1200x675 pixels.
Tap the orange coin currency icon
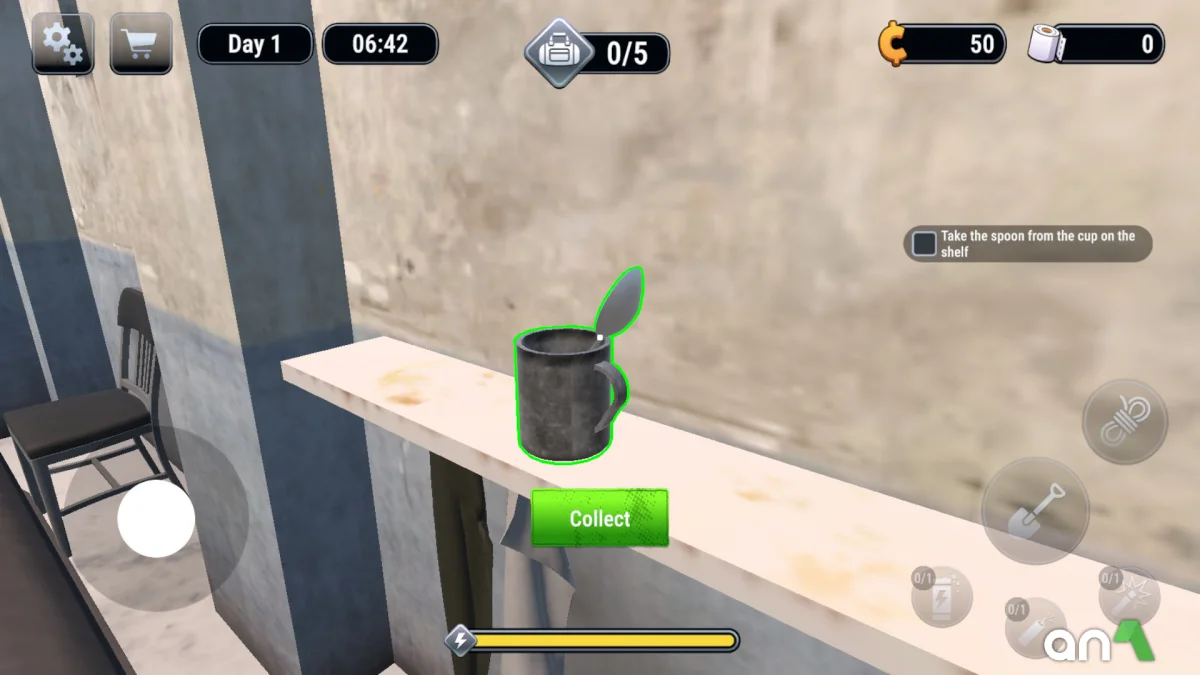point(892,44)
